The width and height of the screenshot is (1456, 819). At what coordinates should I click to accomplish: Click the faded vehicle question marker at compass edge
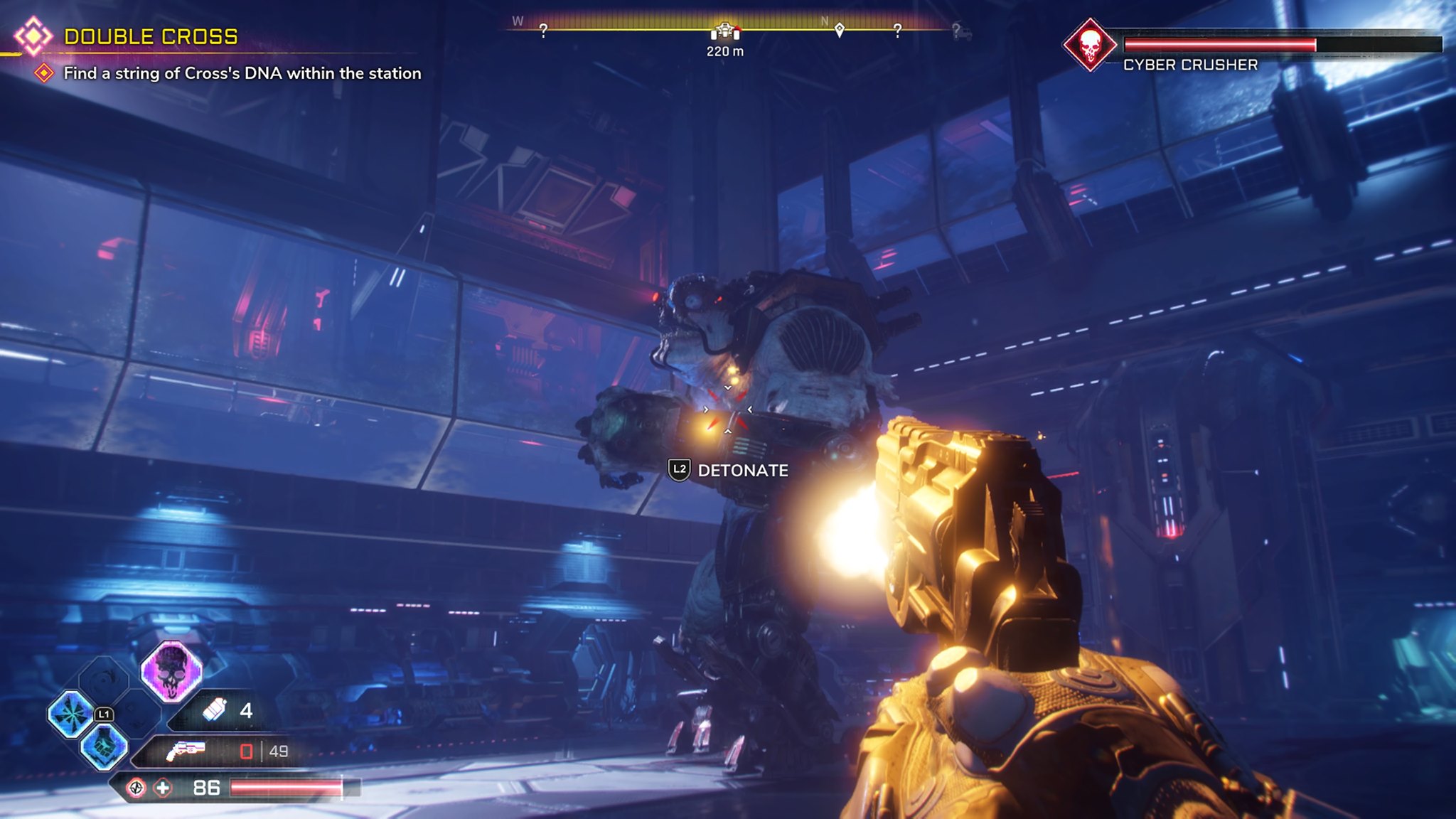click(x=962, y=30)
